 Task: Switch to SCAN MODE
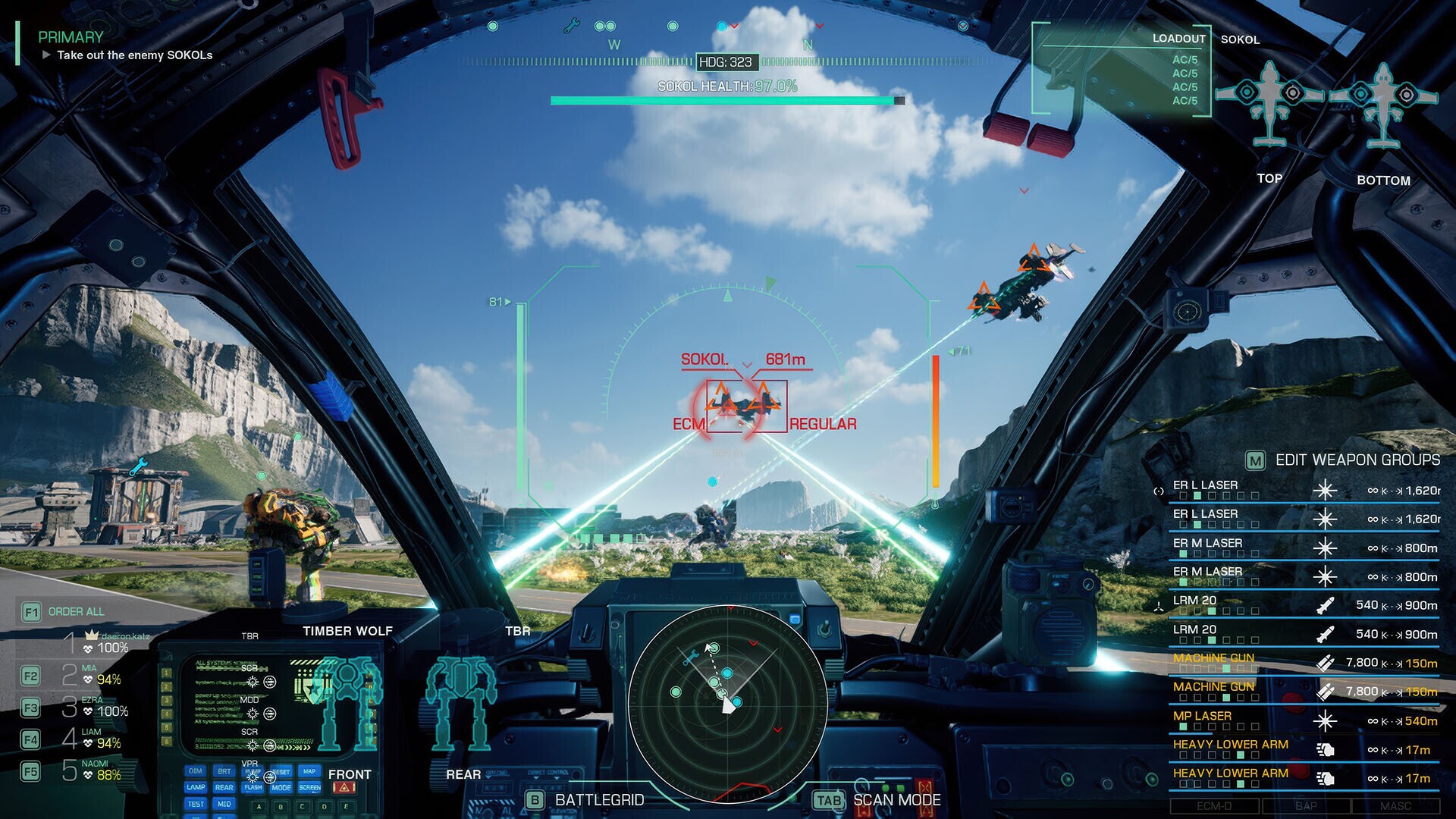pyautogui.click(x=897, y=799)
